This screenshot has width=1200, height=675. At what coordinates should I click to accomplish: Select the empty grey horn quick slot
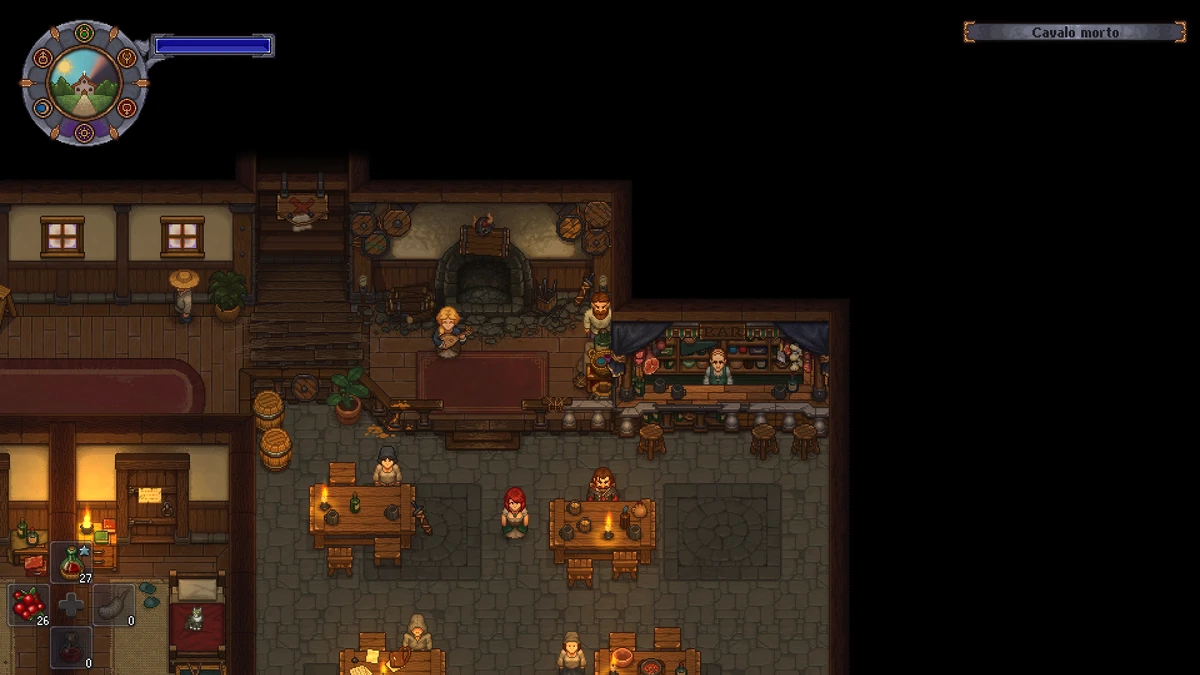(x=114, y=605)
